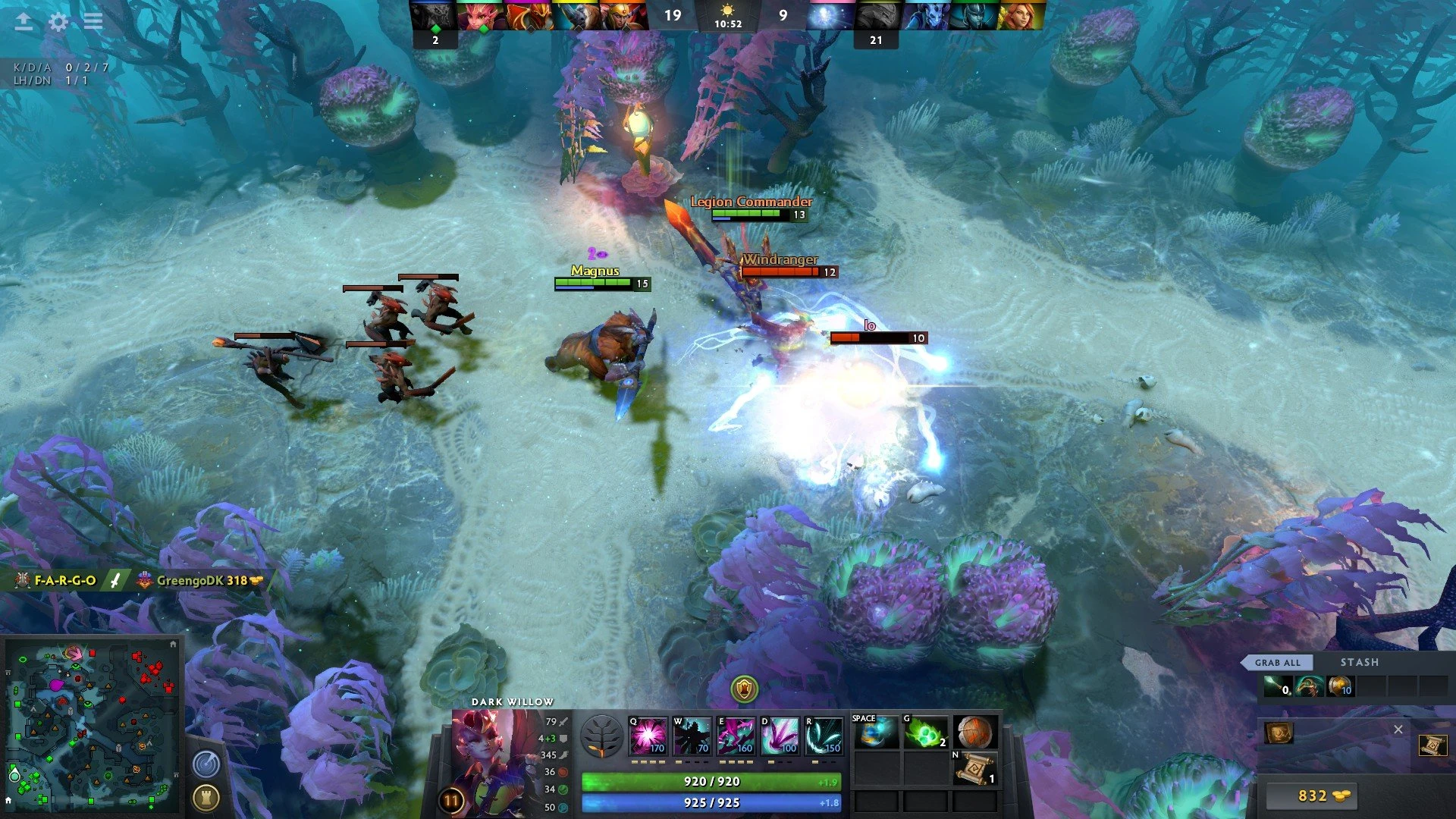Click Grab All for stash items
The height and width of the screenshot is (819, 1456).
coord(1277,662)
